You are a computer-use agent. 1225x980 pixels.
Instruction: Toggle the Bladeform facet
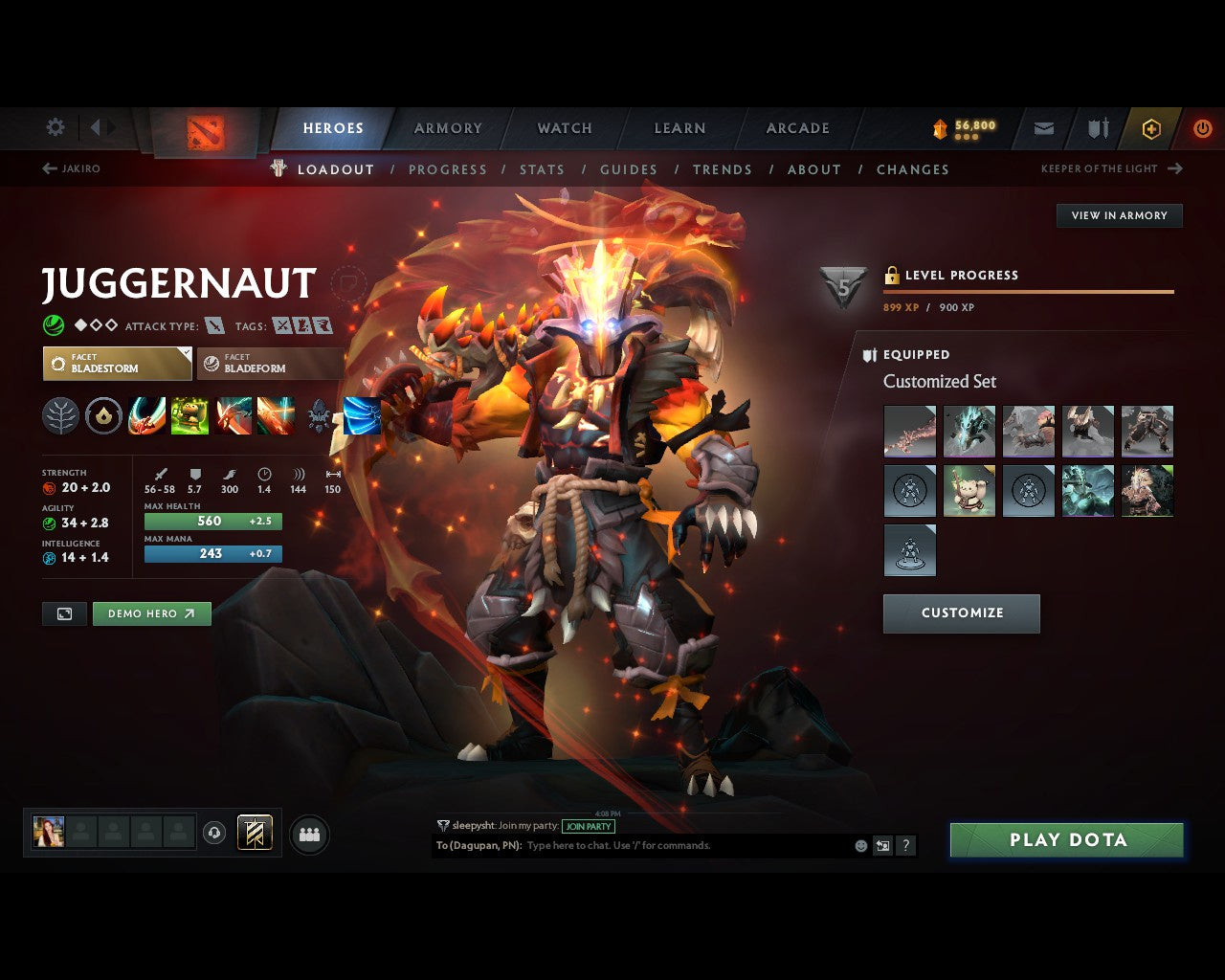(x=269, y=363)
